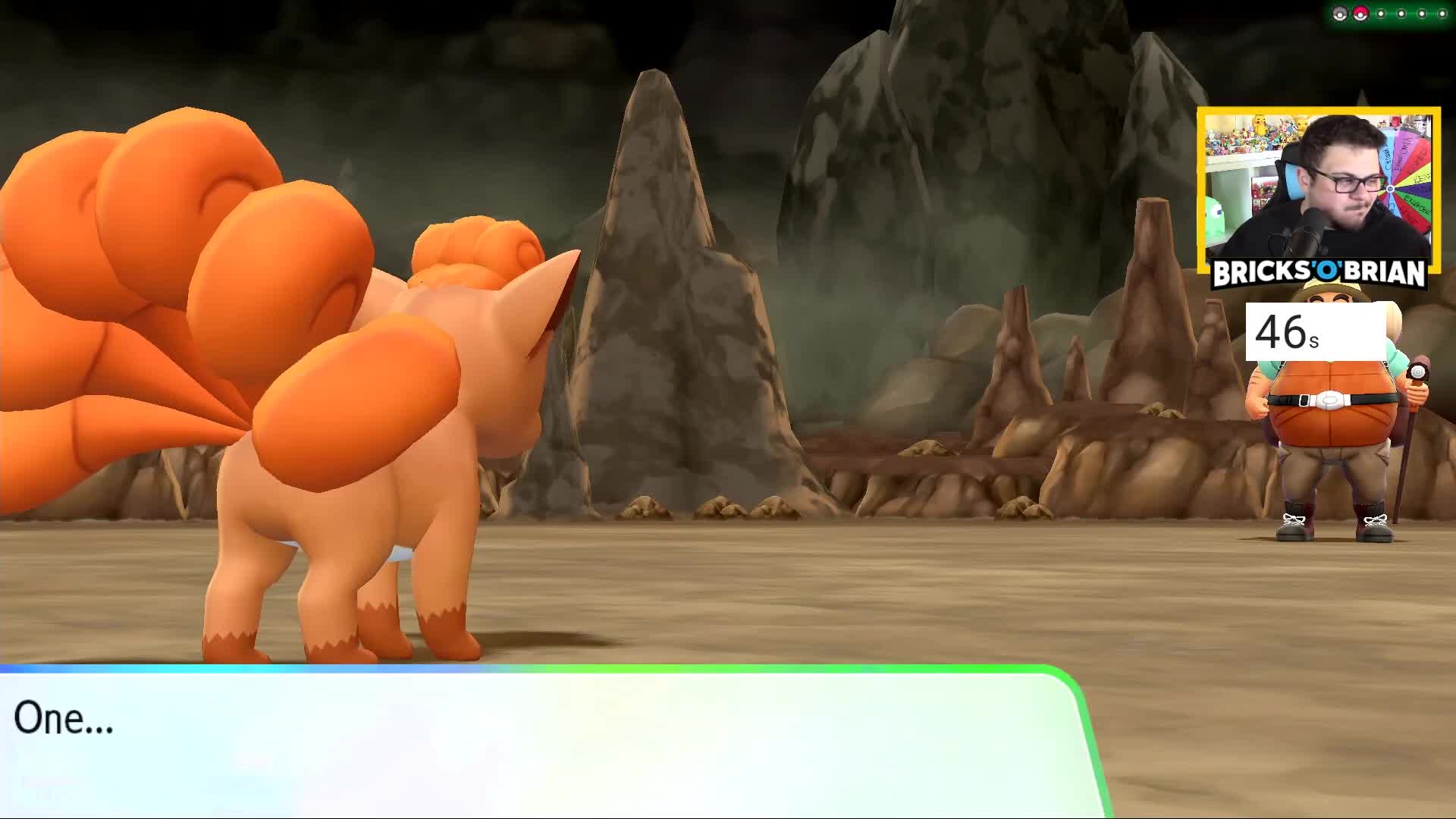Tap the third small party slot dot
1456x819 pixels.
coord(1422,14)
